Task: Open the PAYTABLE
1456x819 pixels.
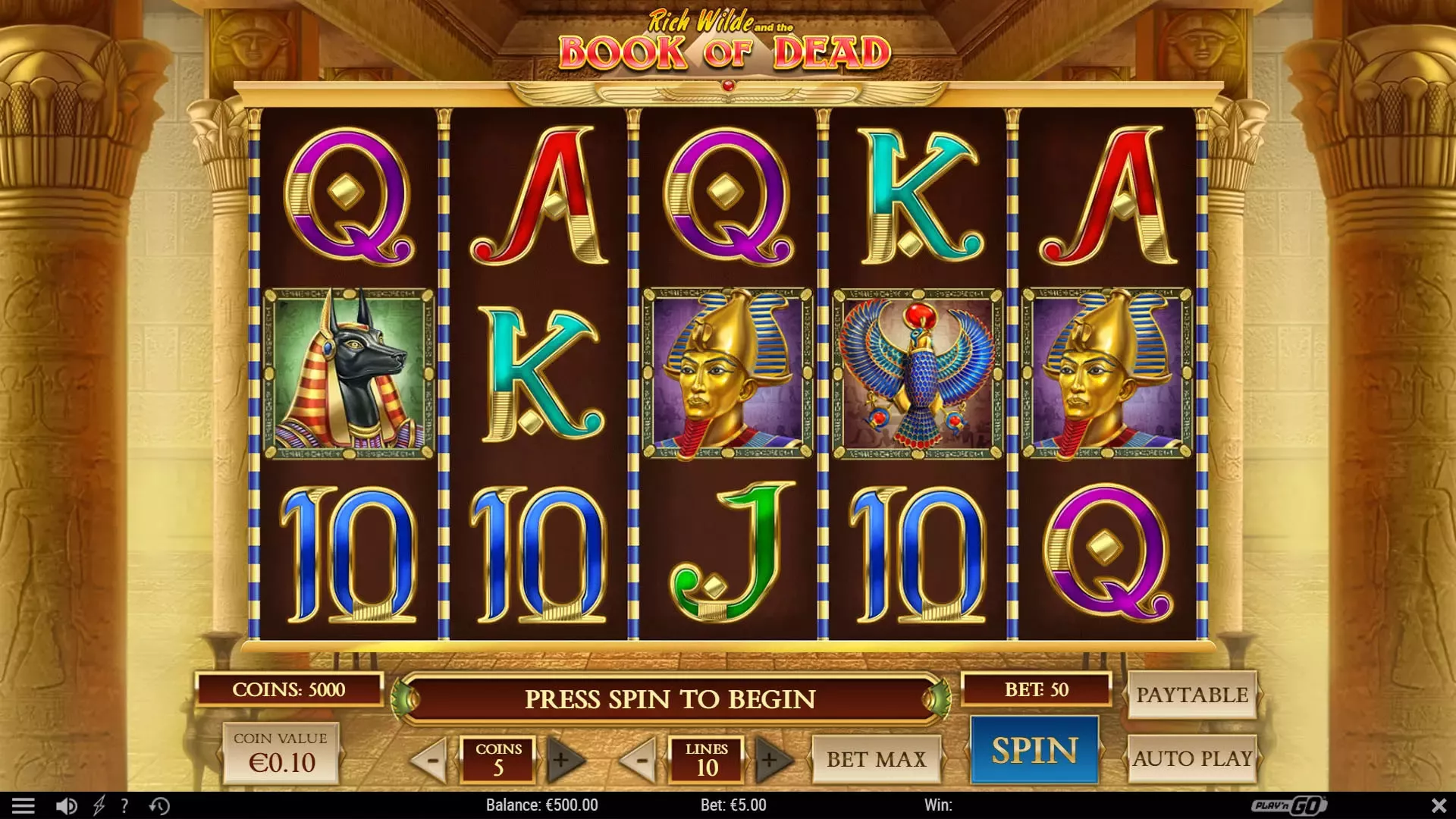Action: pyautogui.click(x=1192, y=694)
